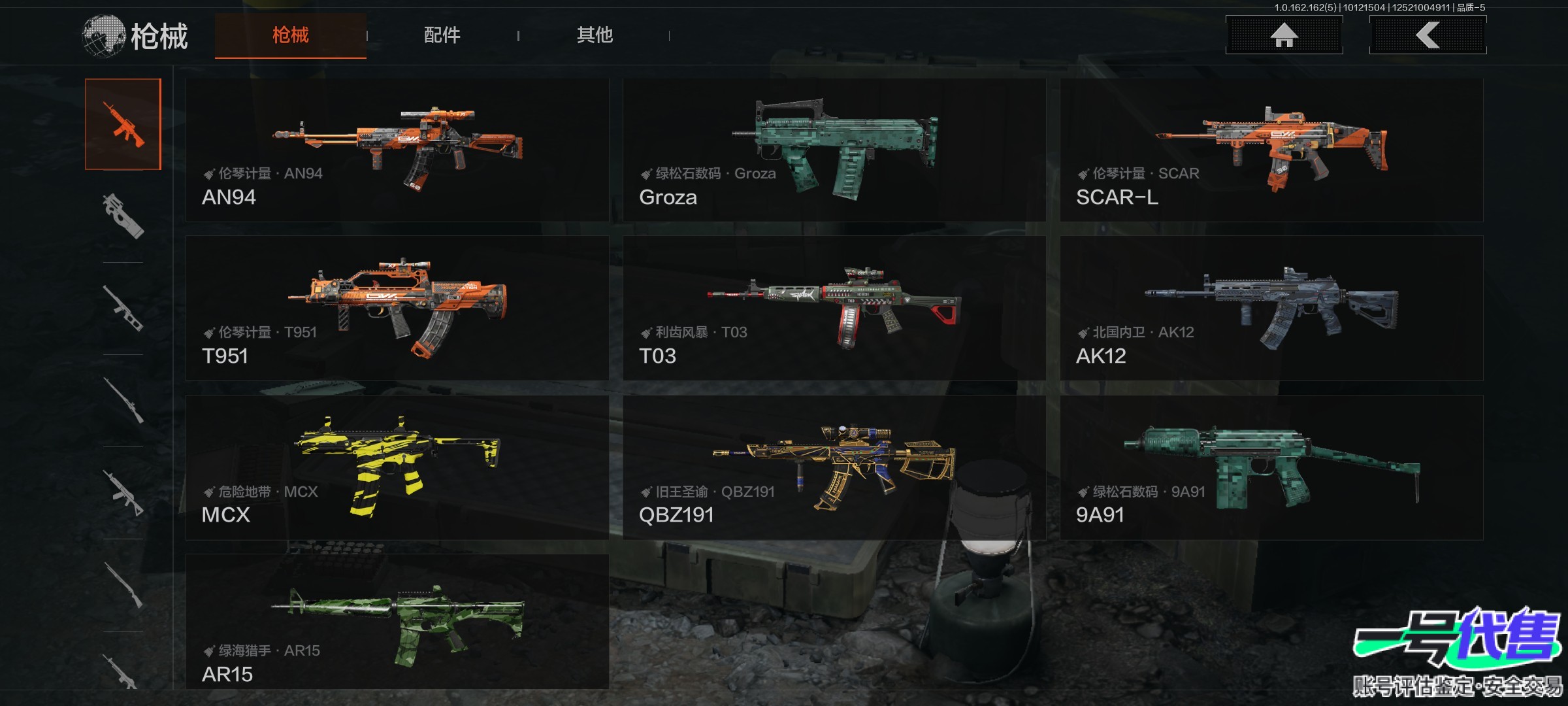Select the T951 orange skin card
The width and height of the screenshot is (1568, 706).
tap(397, 309)
